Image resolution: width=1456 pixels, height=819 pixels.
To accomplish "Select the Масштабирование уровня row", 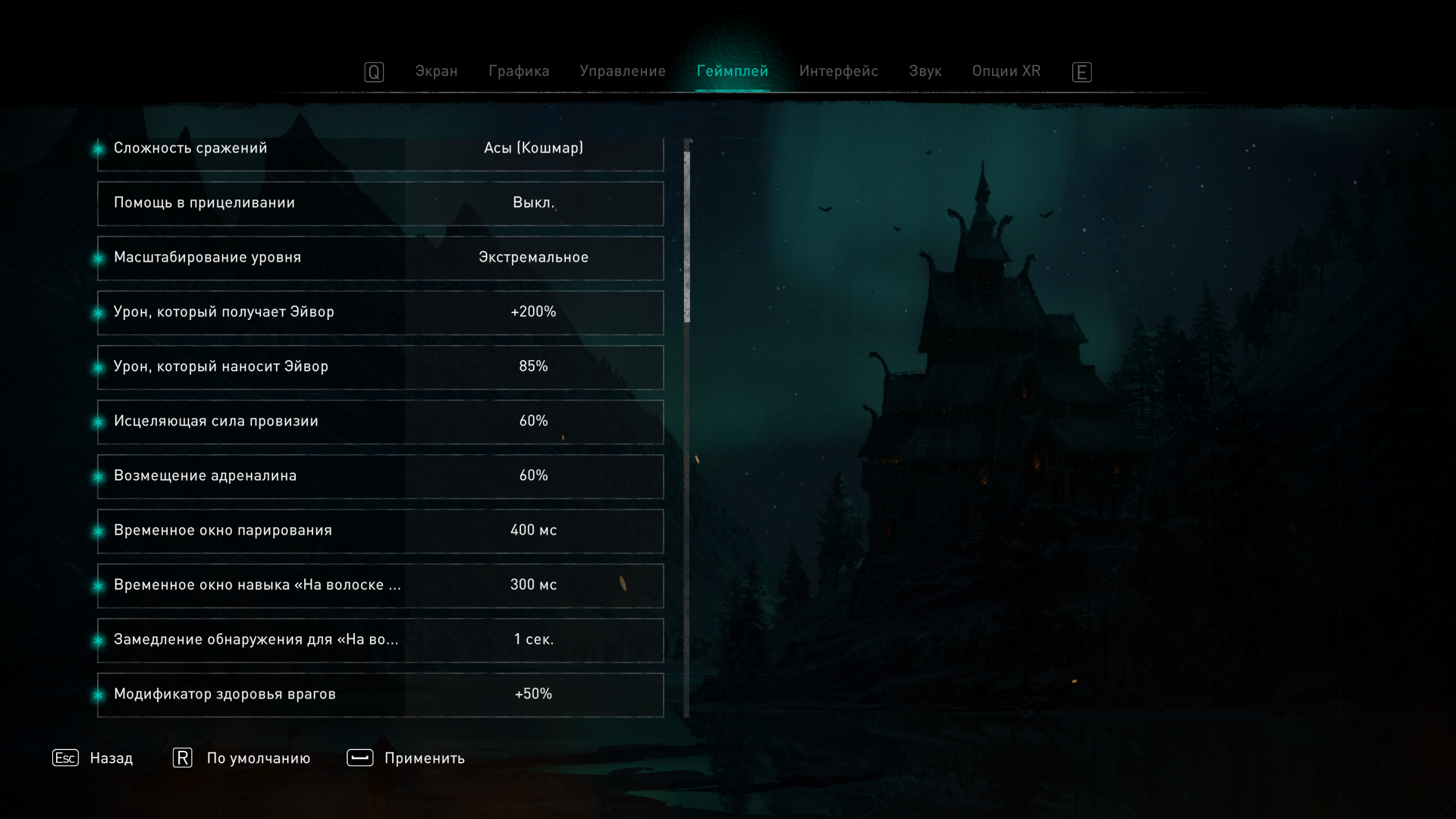I will coord(381,258).
